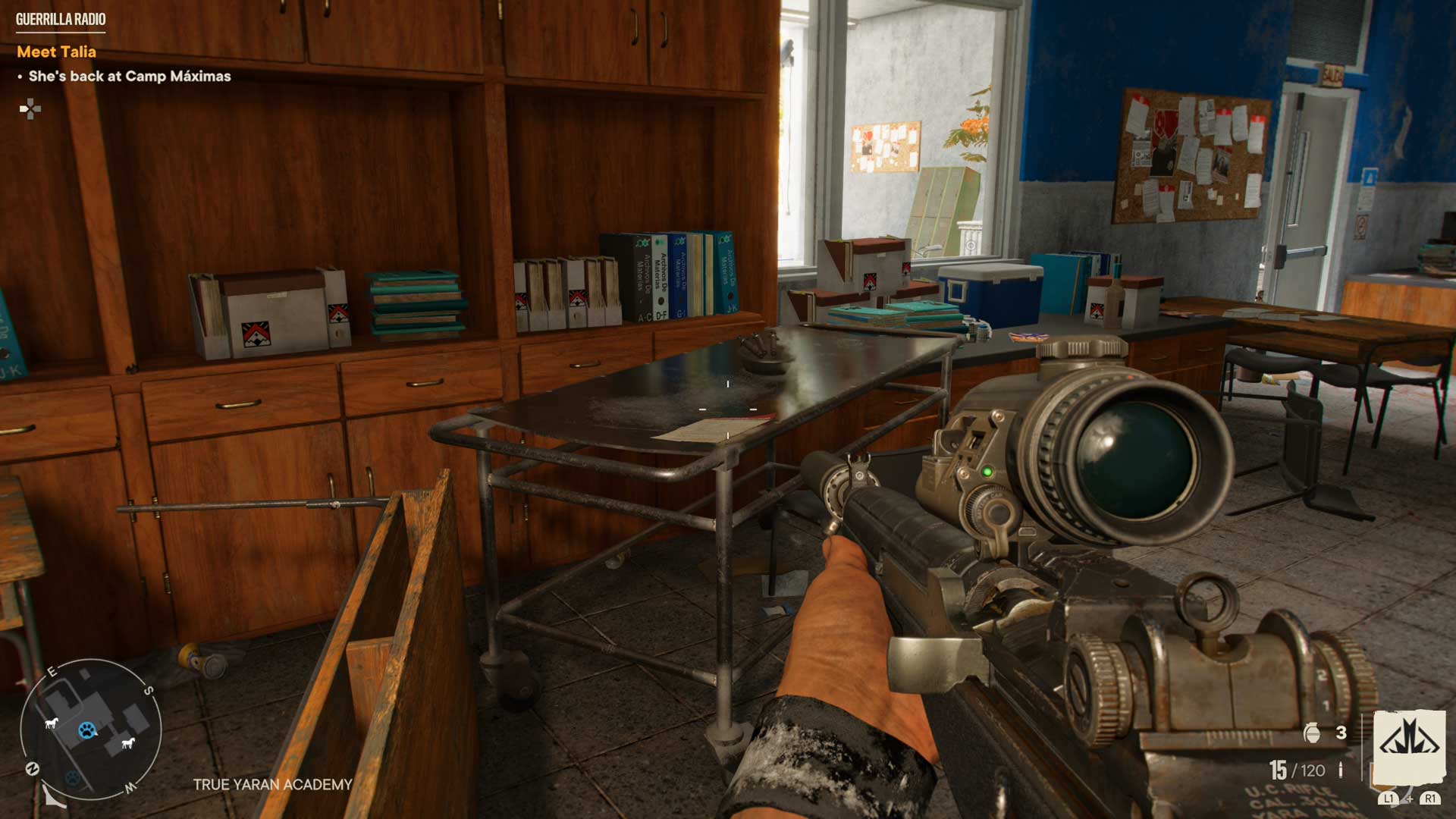Open the circular minimap
Viewport: 1456px width, 819px height.
90,730
